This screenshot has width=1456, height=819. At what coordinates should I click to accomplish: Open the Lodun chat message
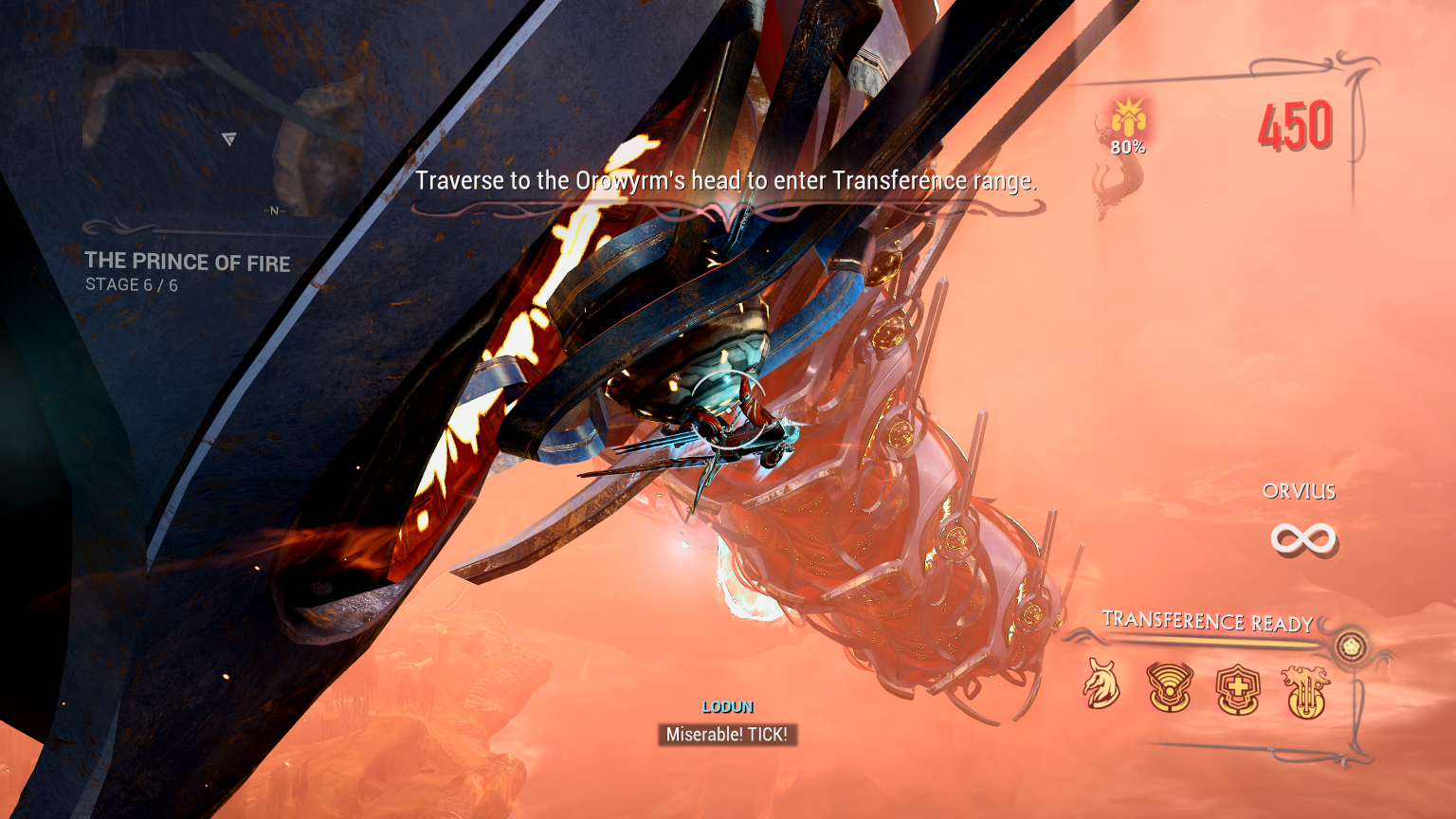click(x=727, y=732)
